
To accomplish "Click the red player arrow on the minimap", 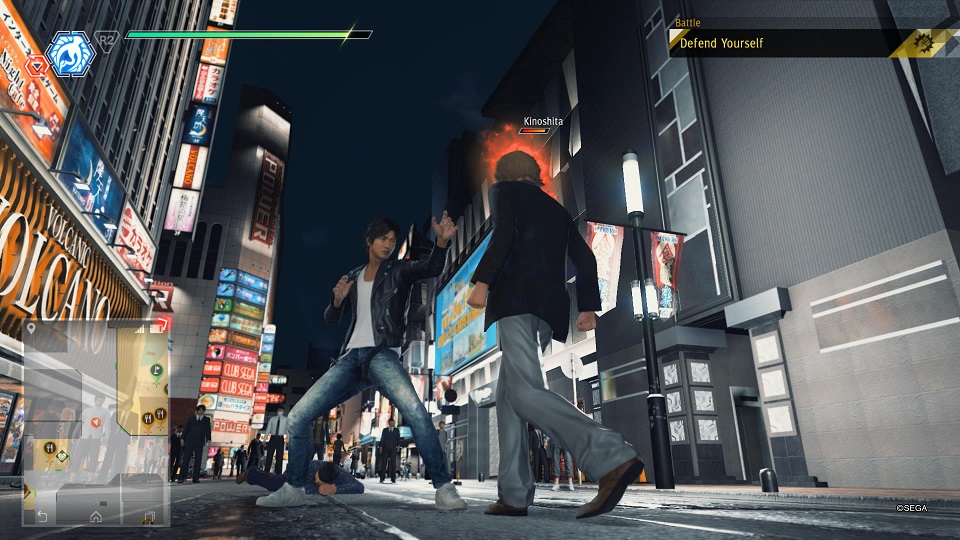I will (x=95, y=423).
